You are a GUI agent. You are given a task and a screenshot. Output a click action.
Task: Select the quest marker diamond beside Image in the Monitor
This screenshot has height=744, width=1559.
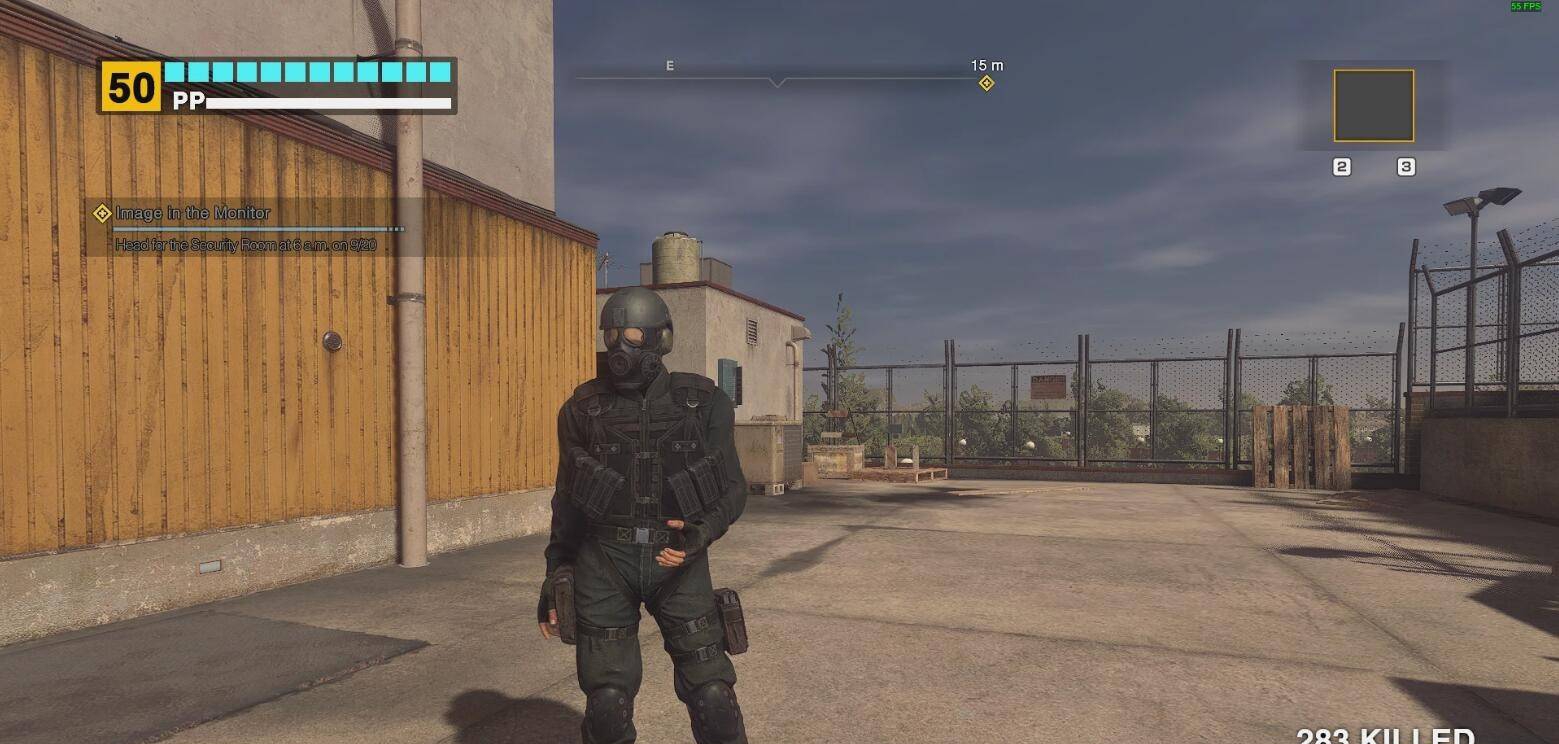point(100,212)
